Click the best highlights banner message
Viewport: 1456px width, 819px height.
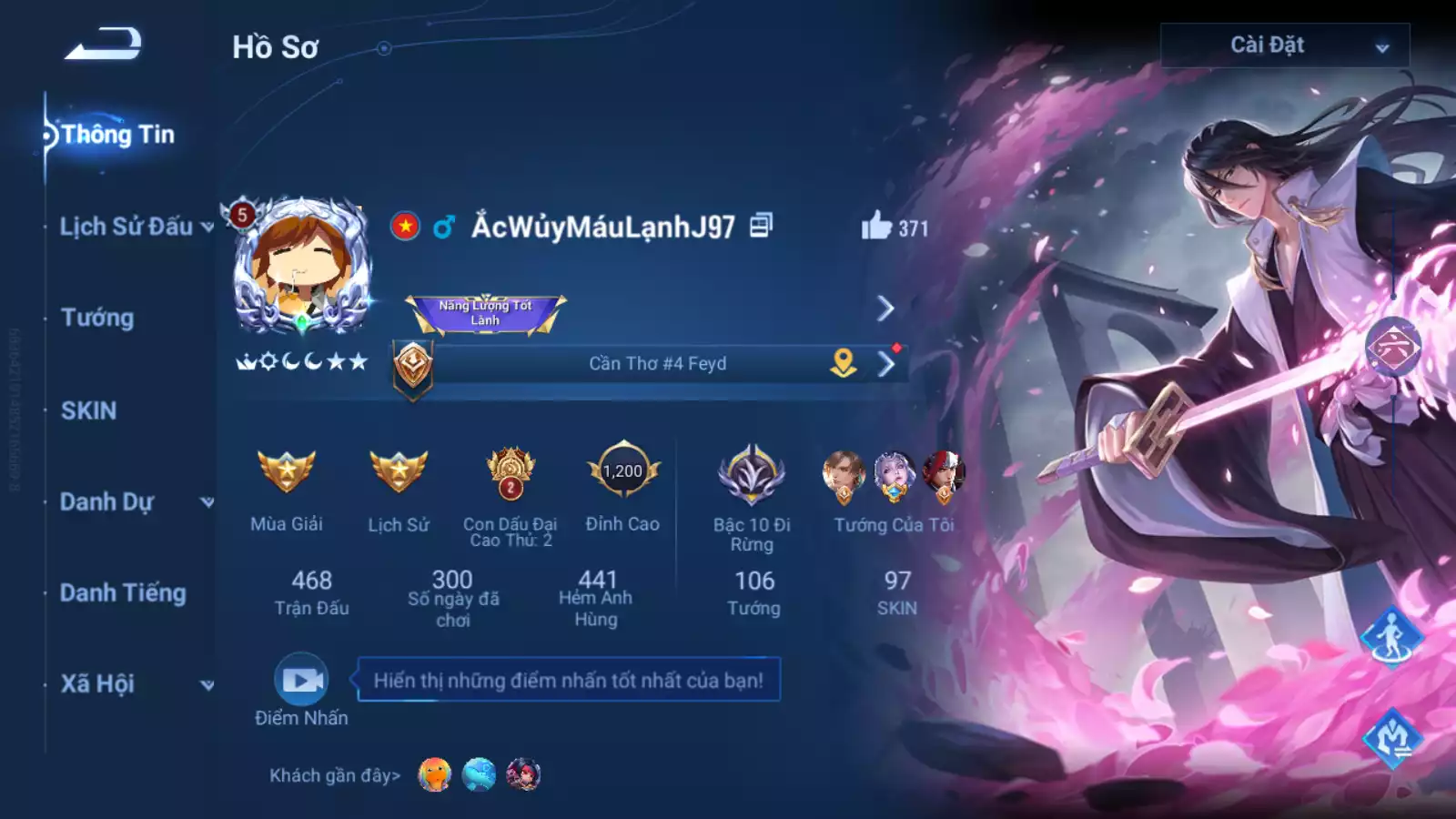(x=567, y=678)
